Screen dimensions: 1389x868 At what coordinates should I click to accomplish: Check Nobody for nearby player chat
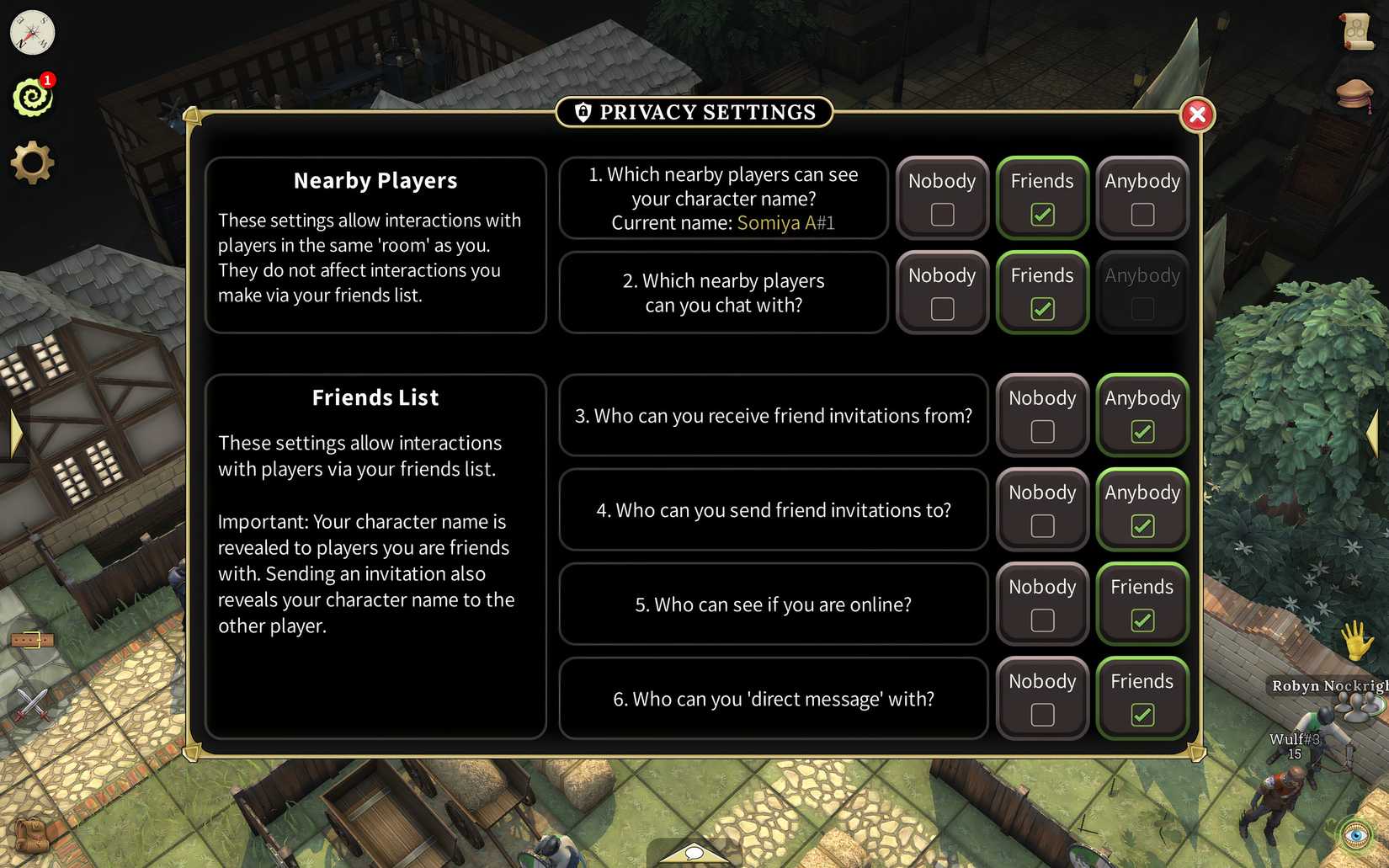tap(941, 309)
